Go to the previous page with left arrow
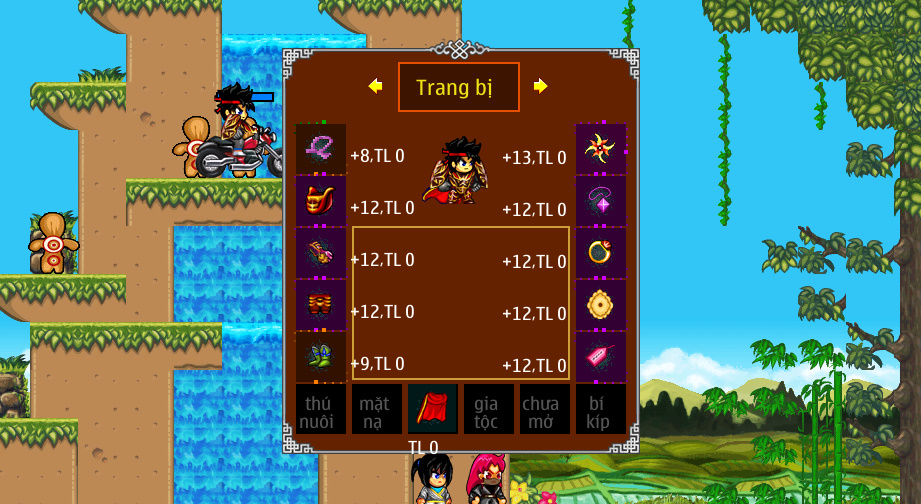 coord(376,87)
